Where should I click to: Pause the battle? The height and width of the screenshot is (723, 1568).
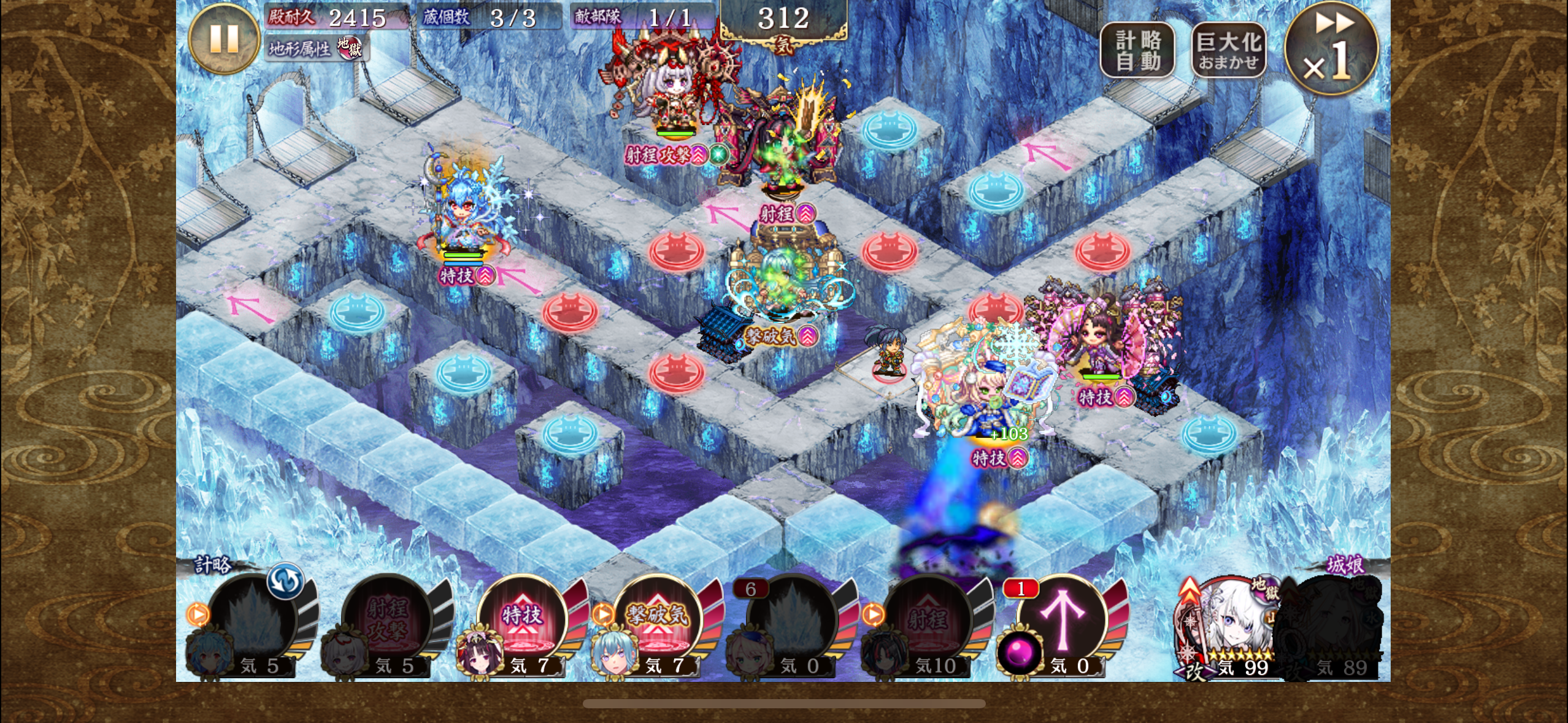pos(224,39)
